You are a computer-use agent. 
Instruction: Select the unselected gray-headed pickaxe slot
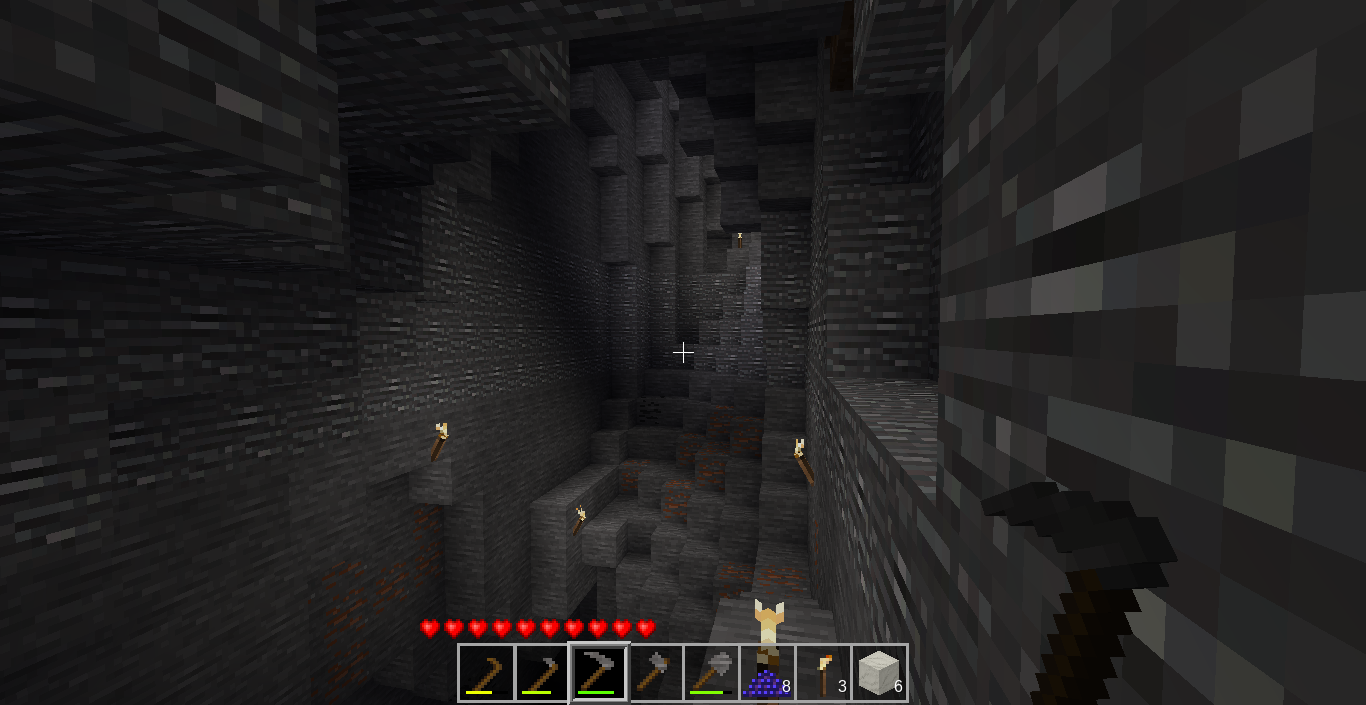pyautogui.click(x=542, y=673)
